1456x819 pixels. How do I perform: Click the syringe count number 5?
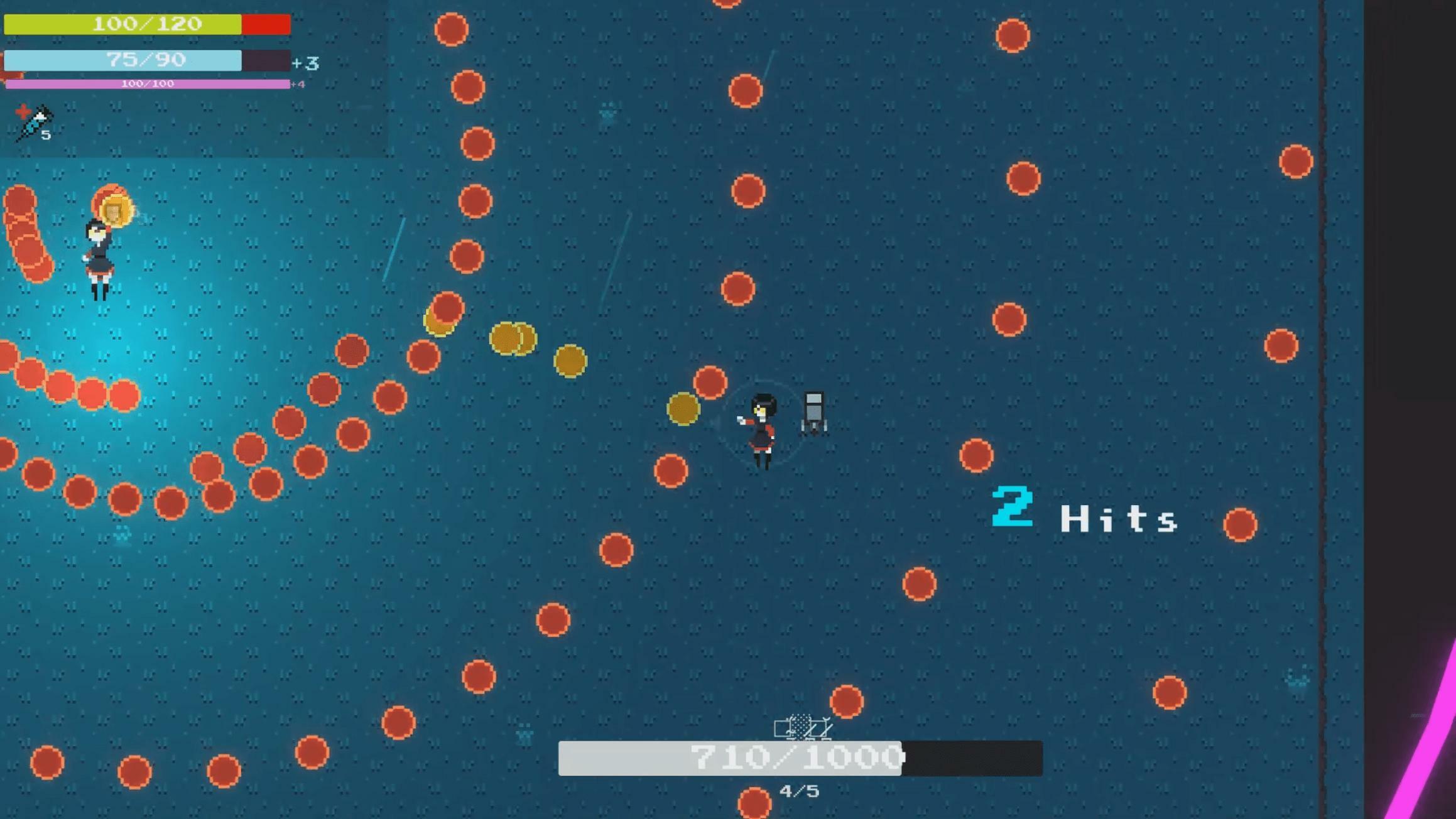pos(45,135)
